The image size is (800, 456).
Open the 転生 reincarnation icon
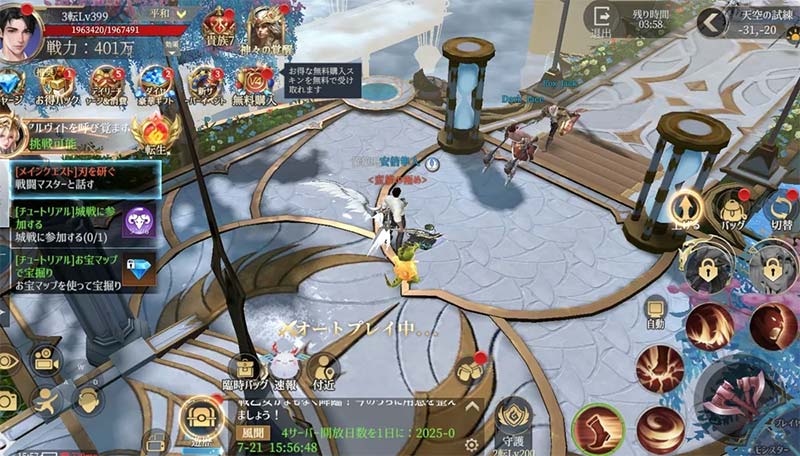coord(157,134)
